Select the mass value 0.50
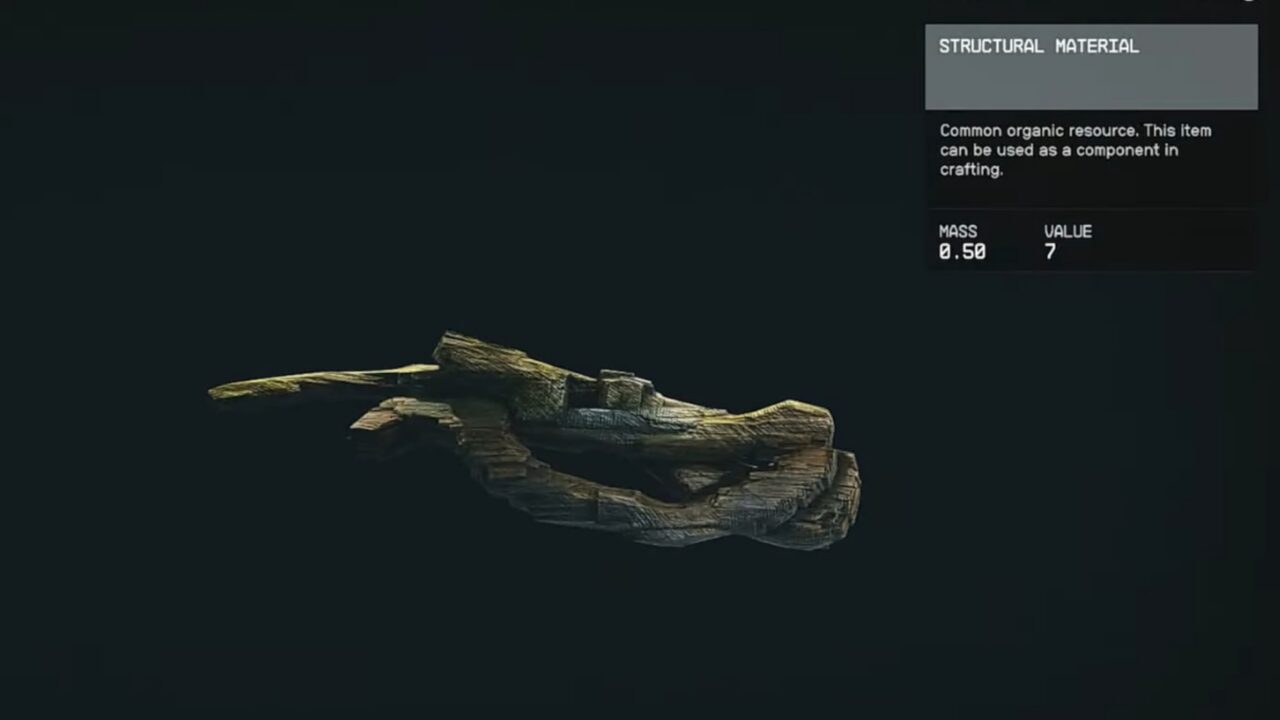Screen dimensions: 1280x720 962,253
